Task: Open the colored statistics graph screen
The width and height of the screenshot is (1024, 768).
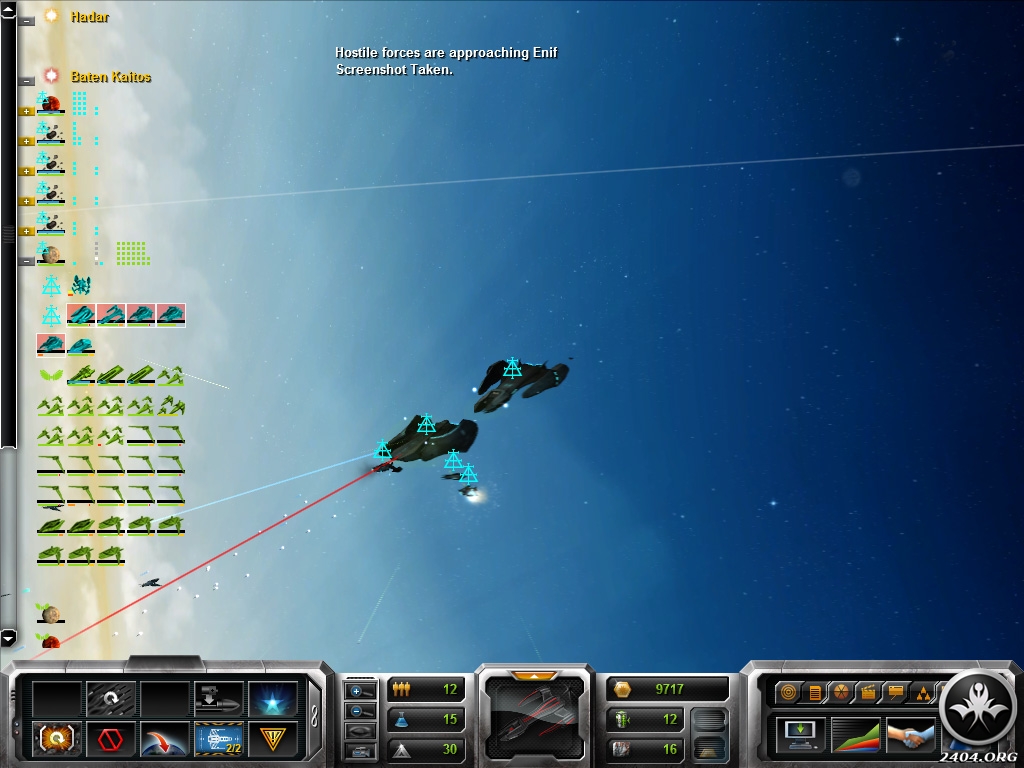Action: (x=856, y=735)
